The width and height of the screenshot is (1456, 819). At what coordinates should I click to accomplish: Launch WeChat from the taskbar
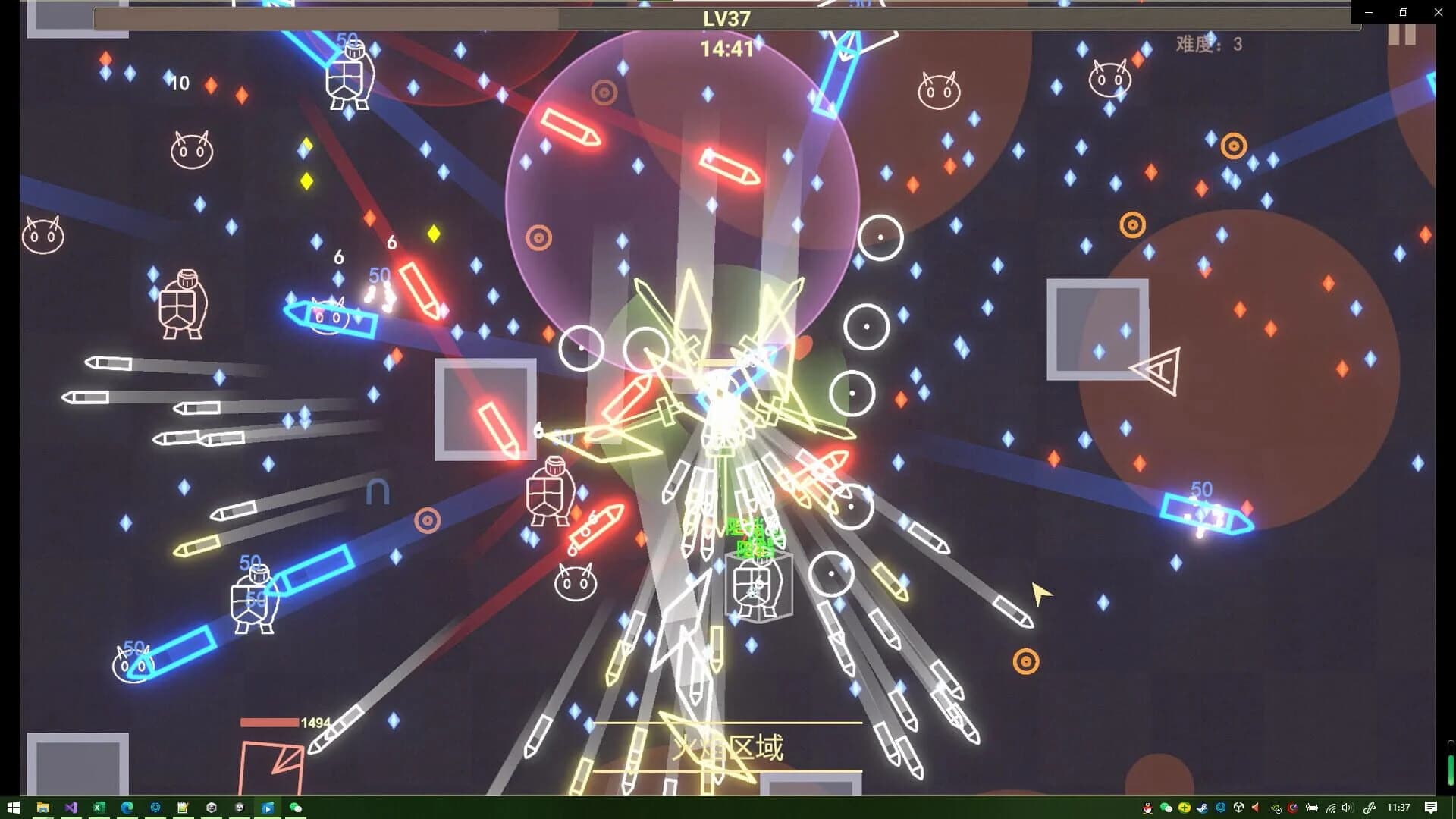[x=296, y=808]
